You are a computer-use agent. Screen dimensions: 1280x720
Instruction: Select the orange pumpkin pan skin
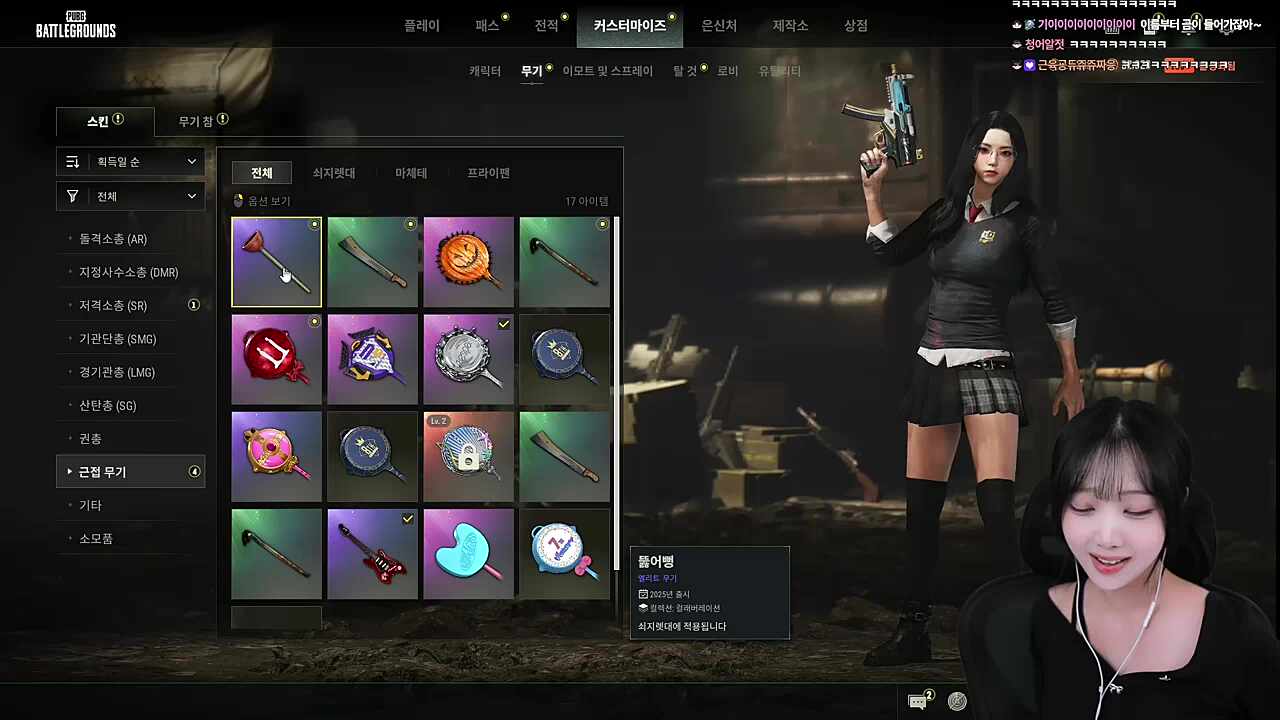468,262
